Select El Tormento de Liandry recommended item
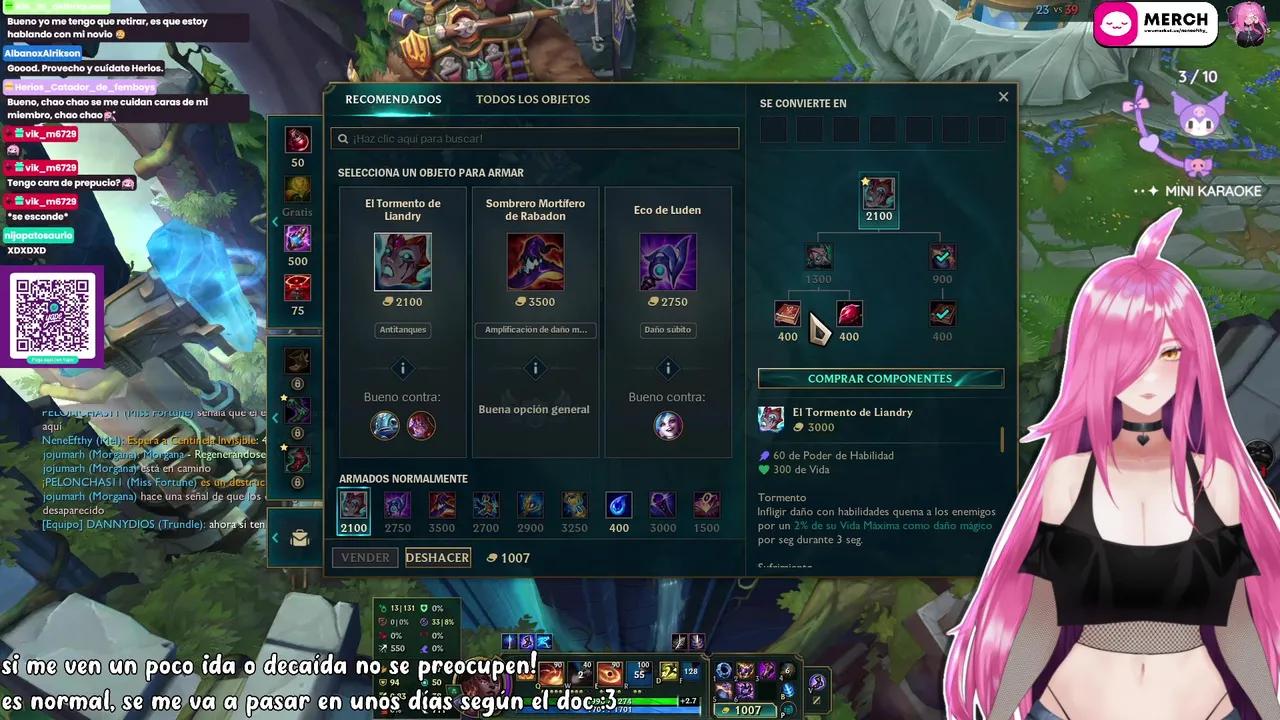The height and width of the screenshot is (720, 1280). pyautogui.click(x=403, y=262)
